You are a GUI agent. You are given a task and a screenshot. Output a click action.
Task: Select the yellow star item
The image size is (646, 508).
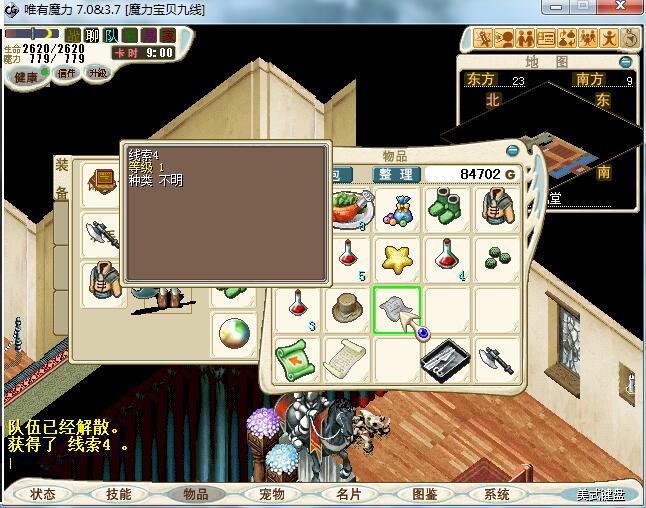(397, 259)
